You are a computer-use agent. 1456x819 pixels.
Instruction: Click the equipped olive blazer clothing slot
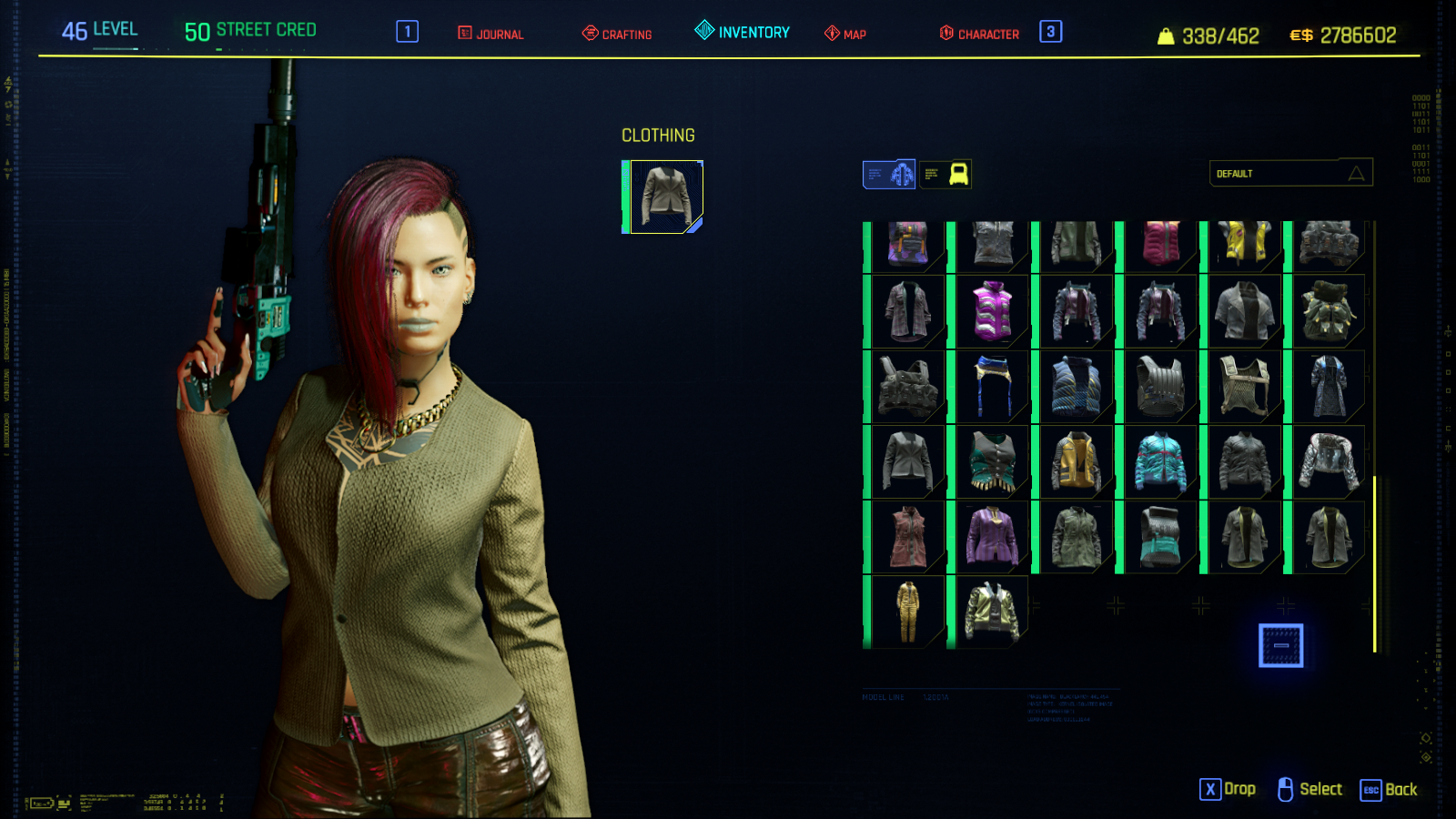tap(665, 197)
